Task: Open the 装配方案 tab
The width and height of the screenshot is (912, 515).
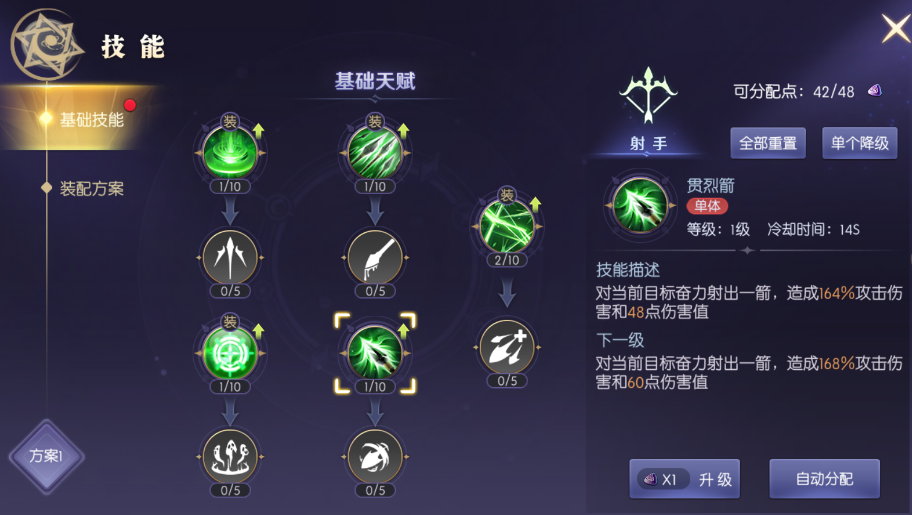Action: (x=92, y=188)
